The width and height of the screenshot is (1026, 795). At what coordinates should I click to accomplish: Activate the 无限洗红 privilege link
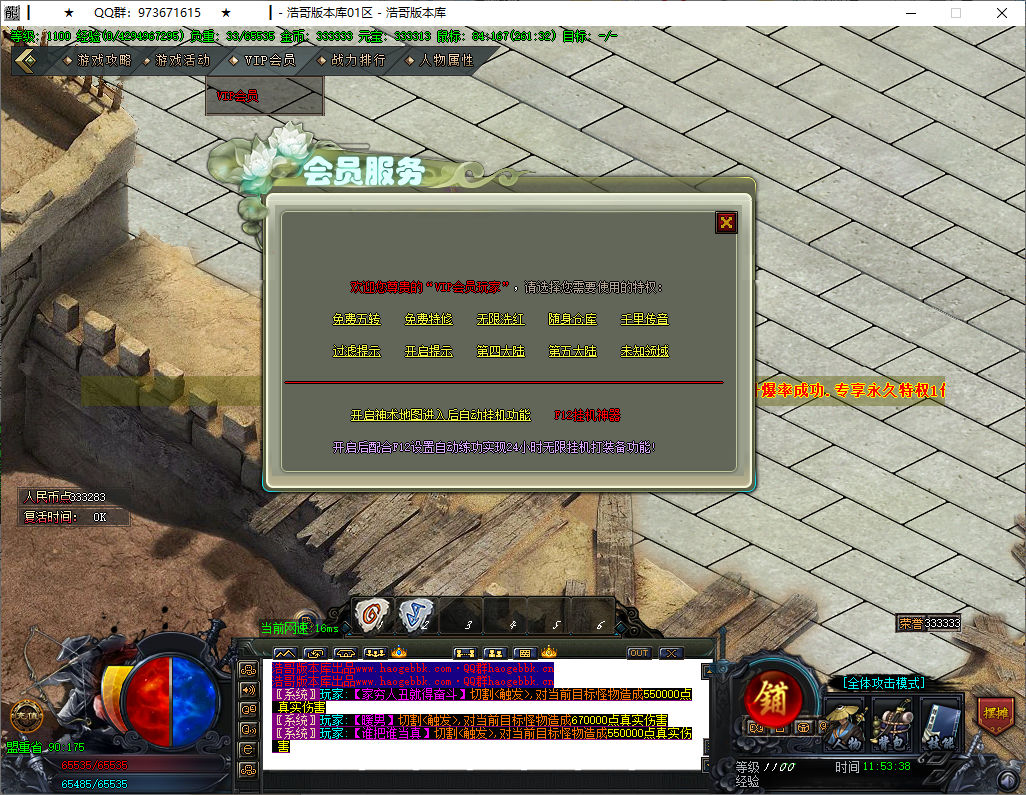click(500, 319)
